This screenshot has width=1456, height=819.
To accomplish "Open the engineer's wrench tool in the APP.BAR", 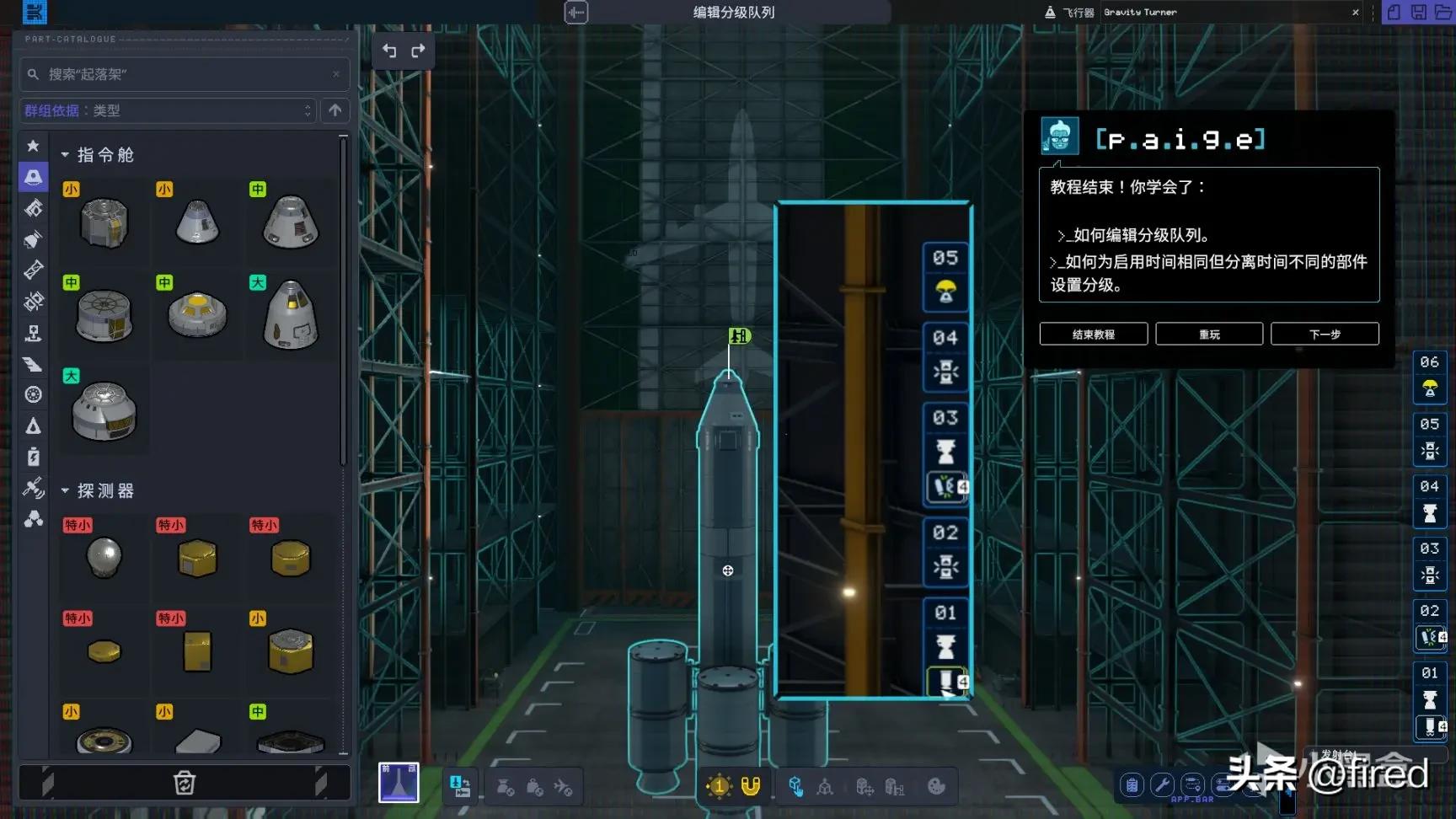I will point(1161,785).
